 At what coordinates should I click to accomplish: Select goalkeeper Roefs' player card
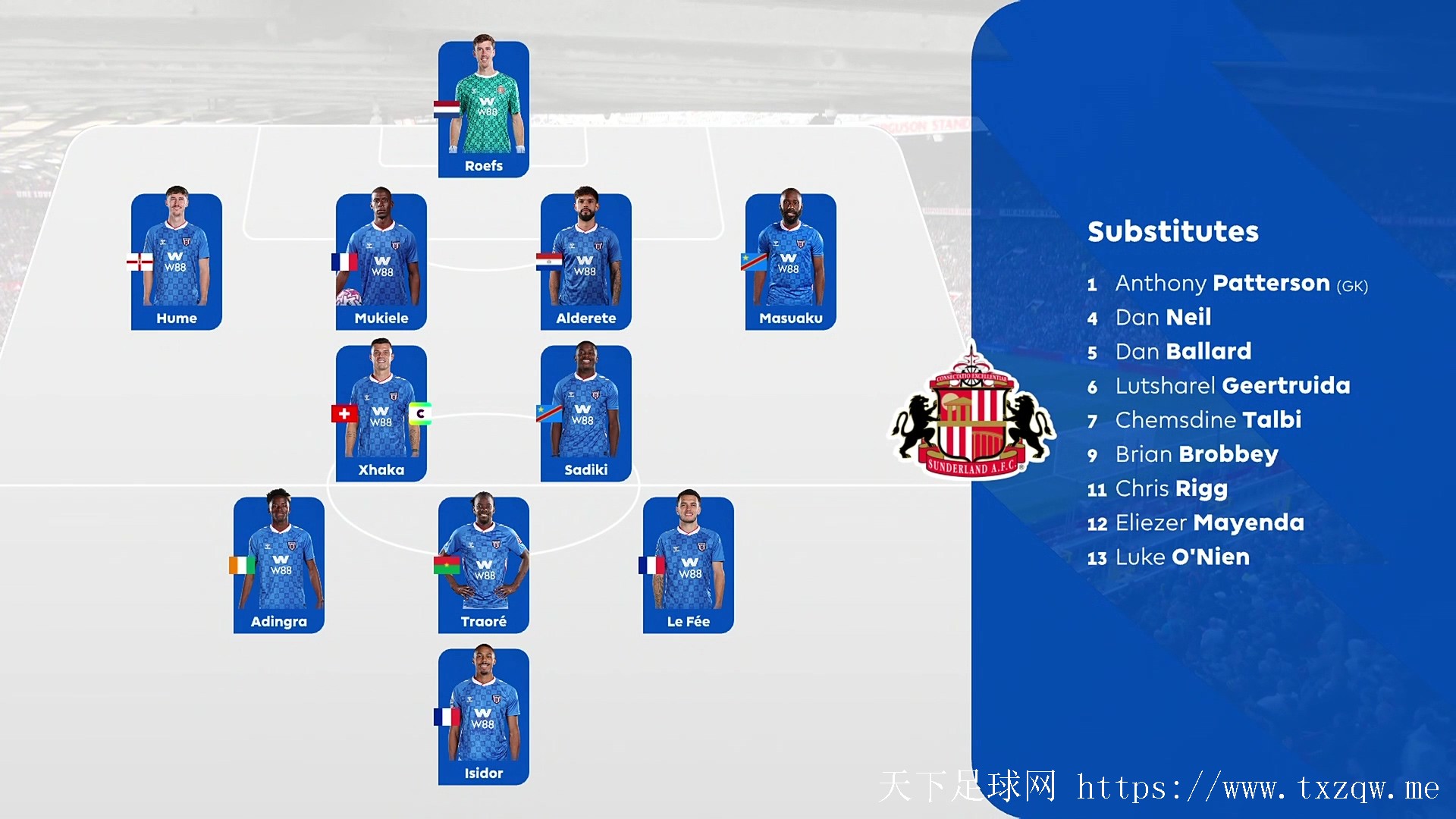click(x=484, y=110)
